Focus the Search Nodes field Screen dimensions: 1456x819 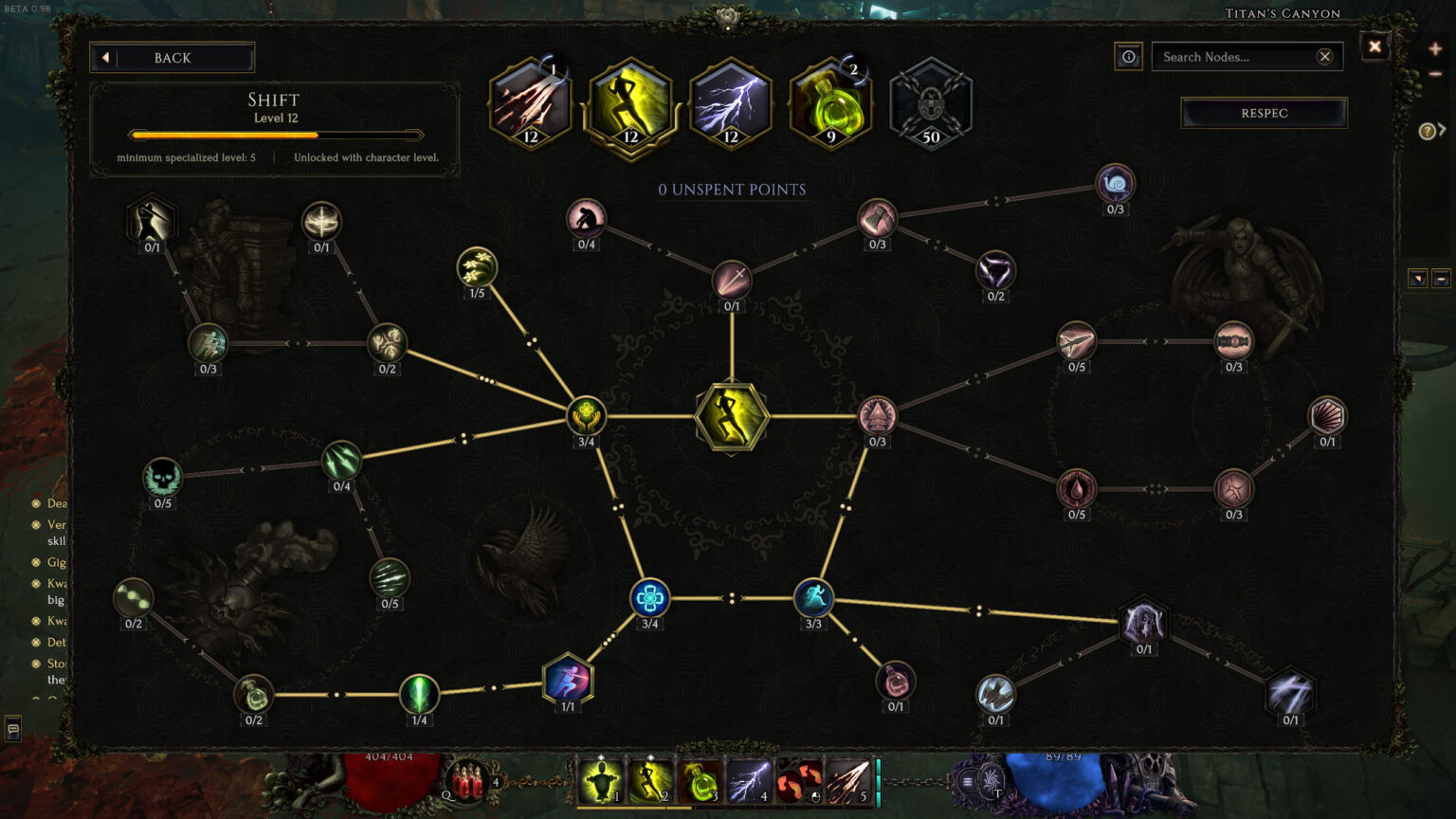coord(1232,57)
